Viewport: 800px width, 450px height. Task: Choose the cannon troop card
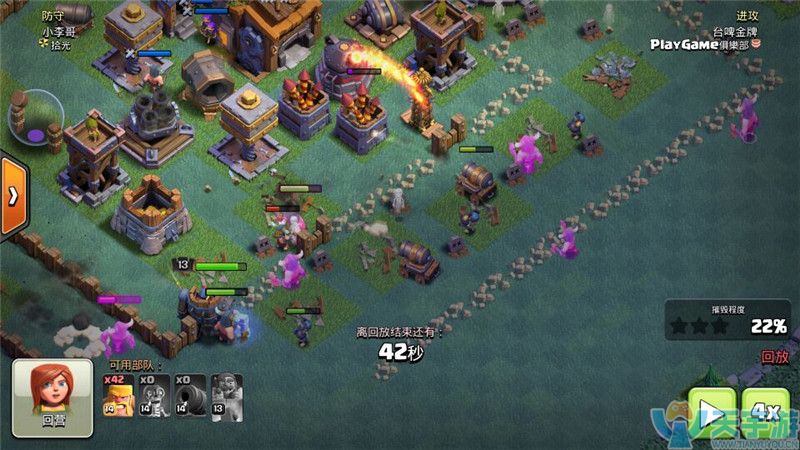[191, 395]
